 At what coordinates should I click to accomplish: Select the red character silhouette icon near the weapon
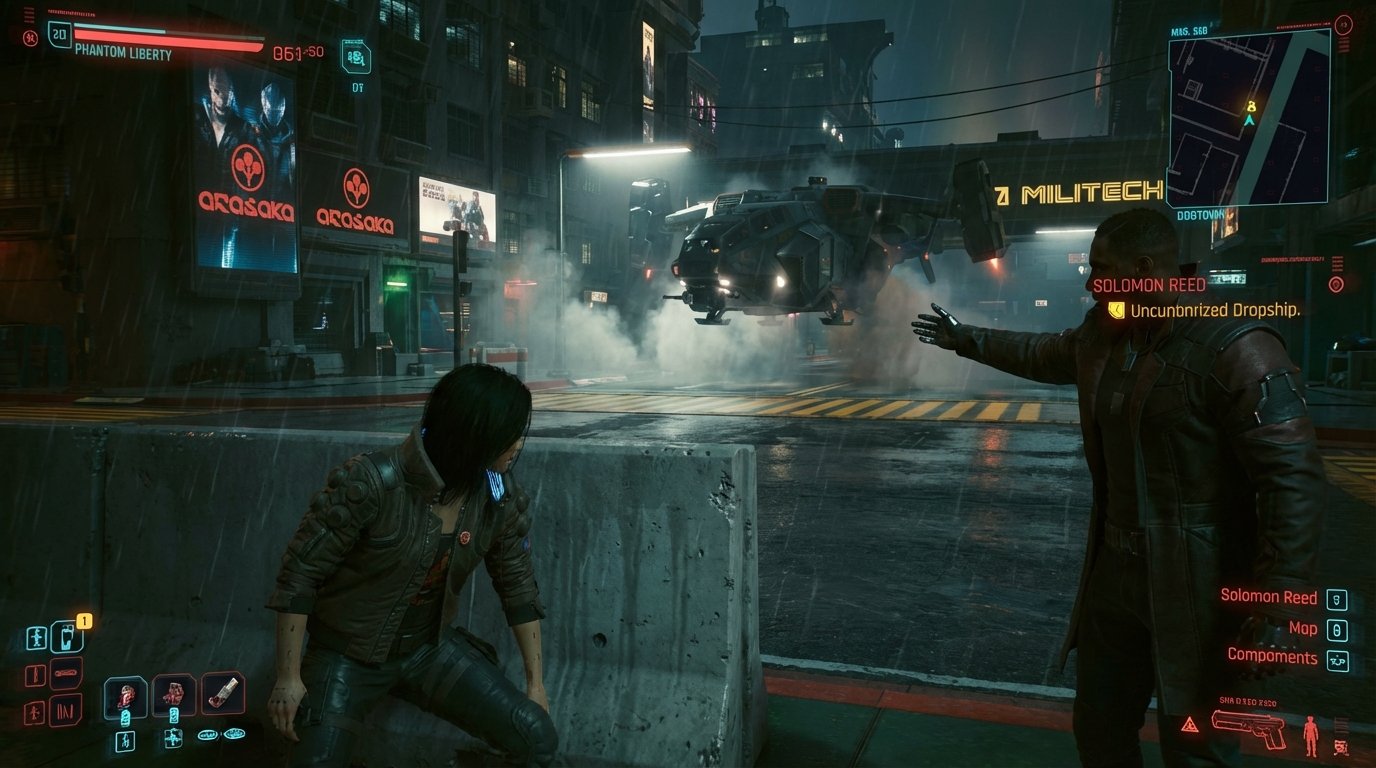(x=1312, y=733)
